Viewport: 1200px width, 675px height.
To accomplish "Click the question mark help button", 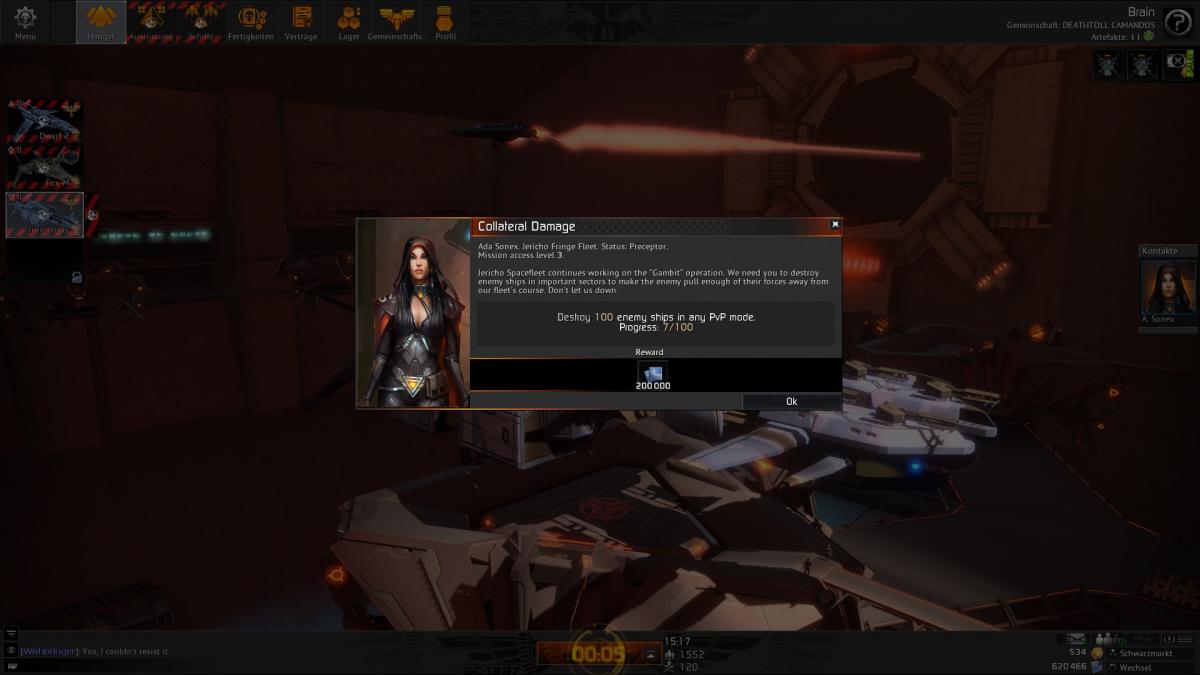I will [1177, 24].
